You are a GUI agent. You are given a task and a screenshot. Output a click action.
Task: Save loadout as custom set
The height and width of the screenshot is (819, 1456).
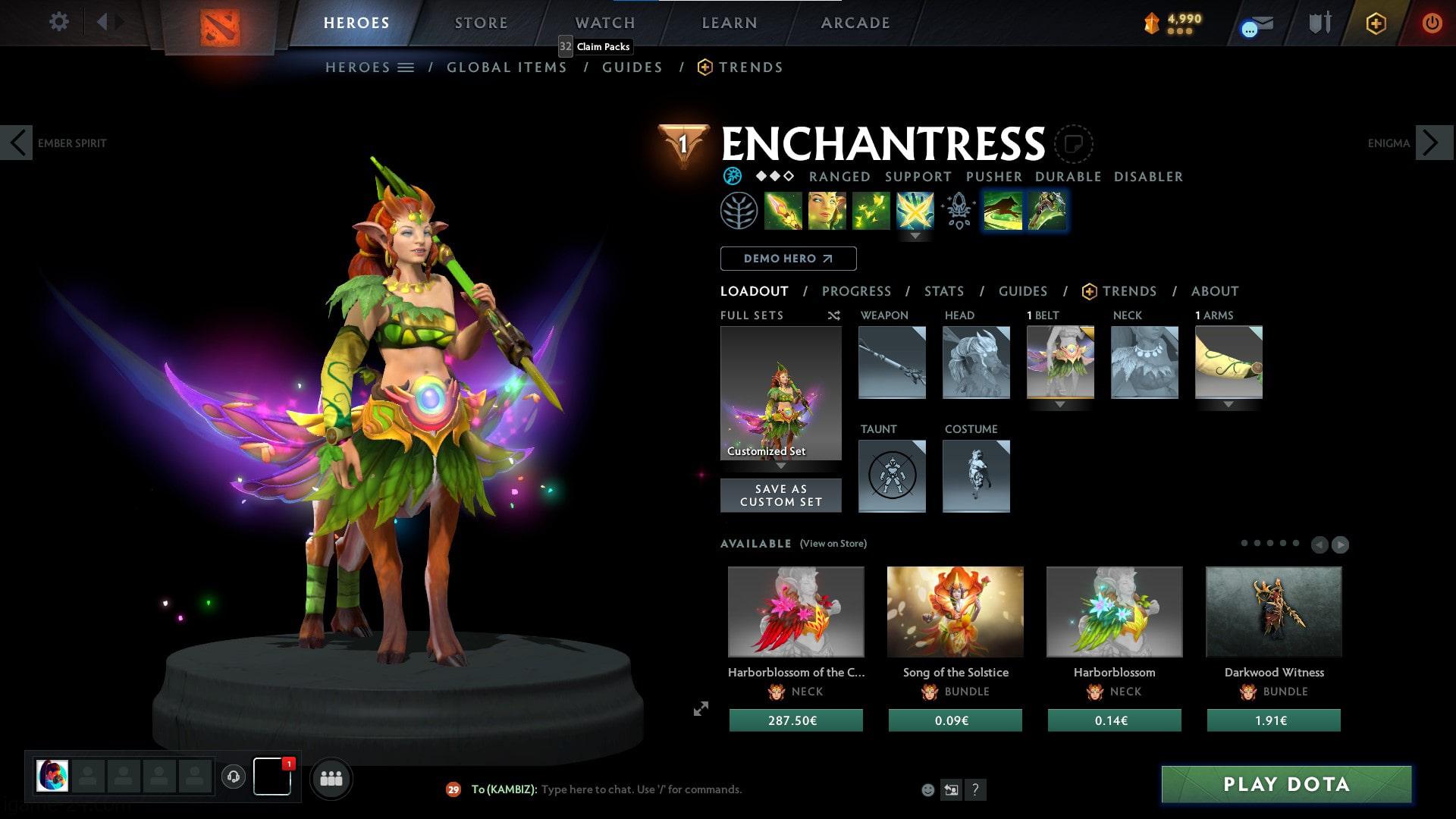(x=780, y=495)
